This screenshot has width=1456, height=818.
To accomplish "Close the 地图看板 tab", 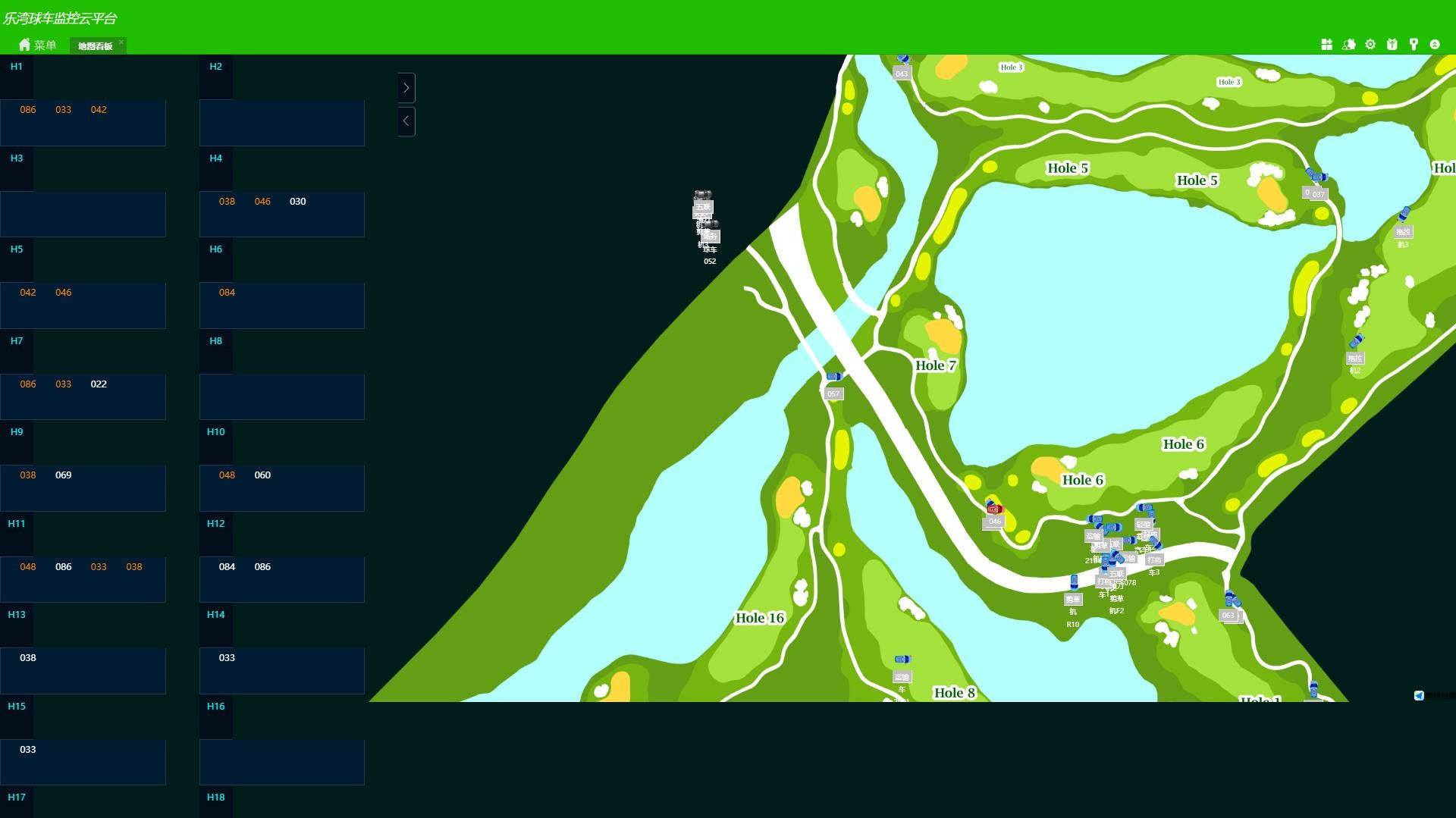I will click(121, 42).
